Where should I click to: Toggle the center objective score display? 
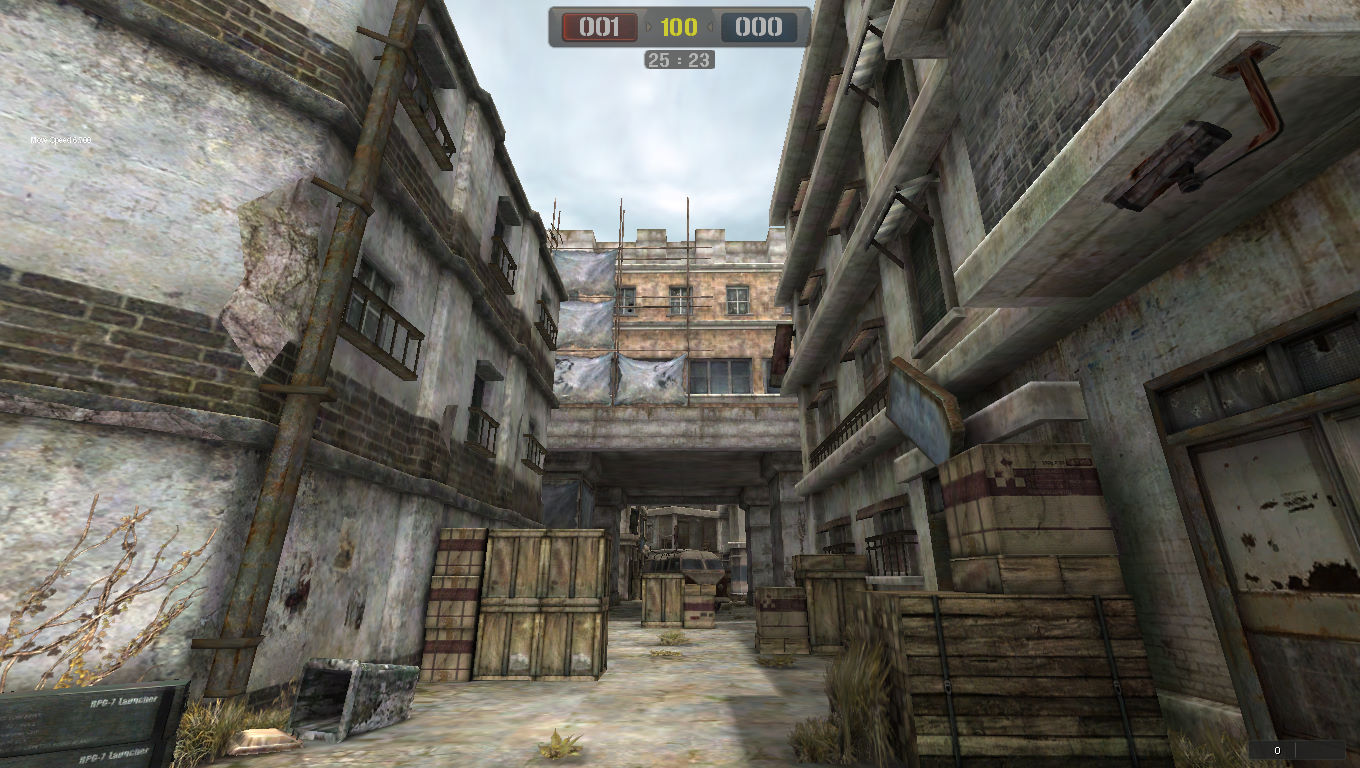click(678, 27)
